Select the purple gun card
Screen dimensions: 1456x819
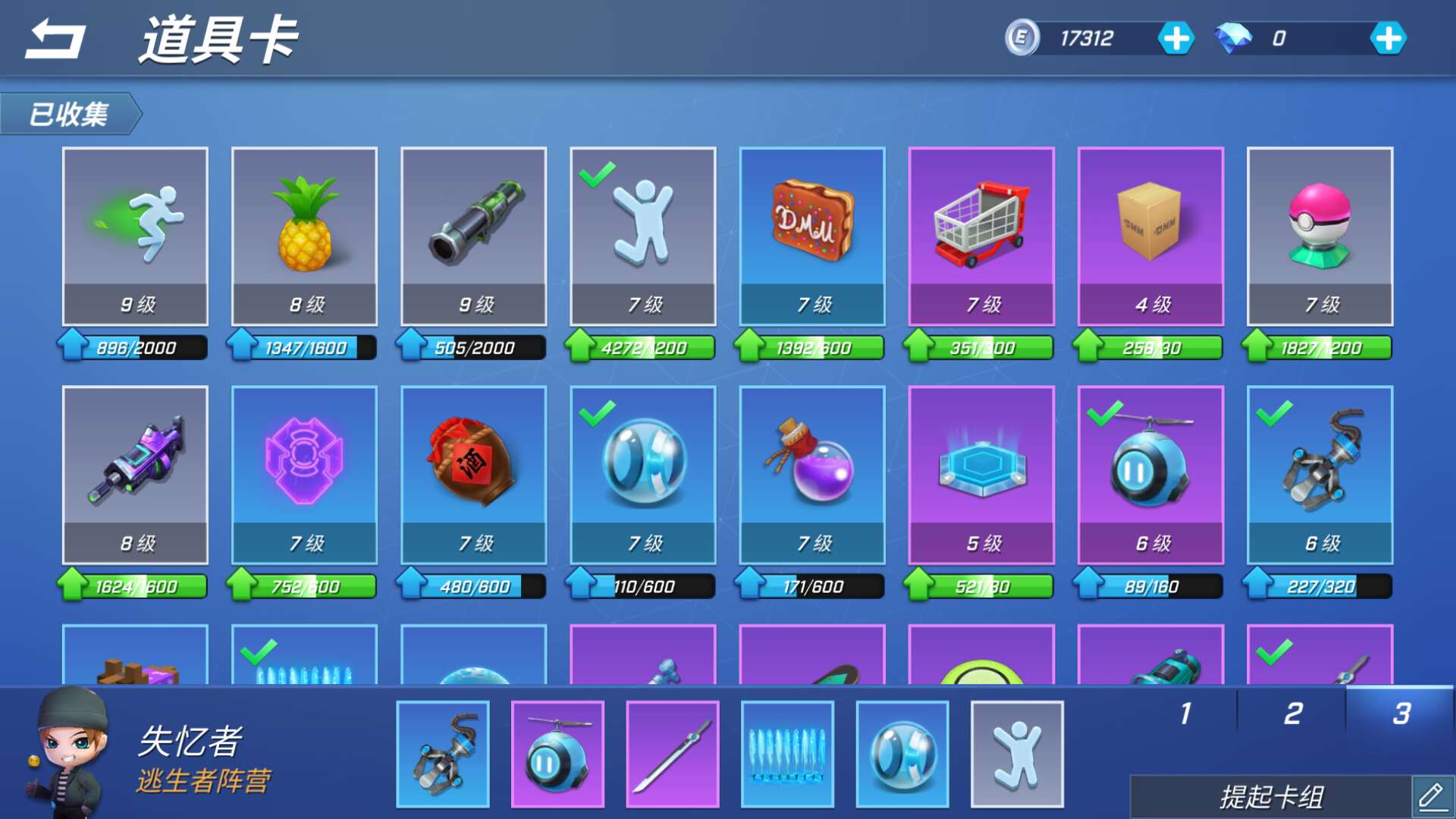point(135,474)
